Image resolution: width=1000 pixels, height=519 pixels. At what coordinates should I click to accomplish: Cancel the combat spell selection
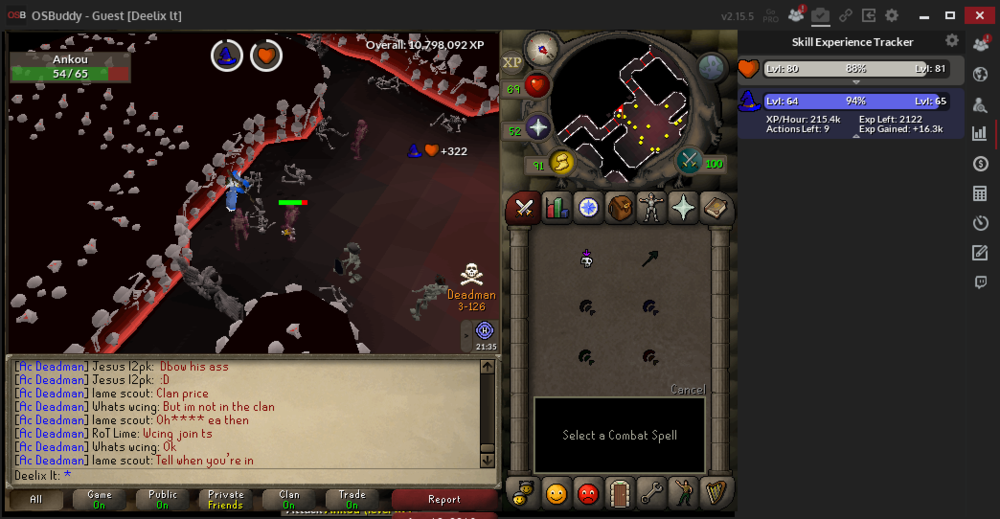point(687,389)
